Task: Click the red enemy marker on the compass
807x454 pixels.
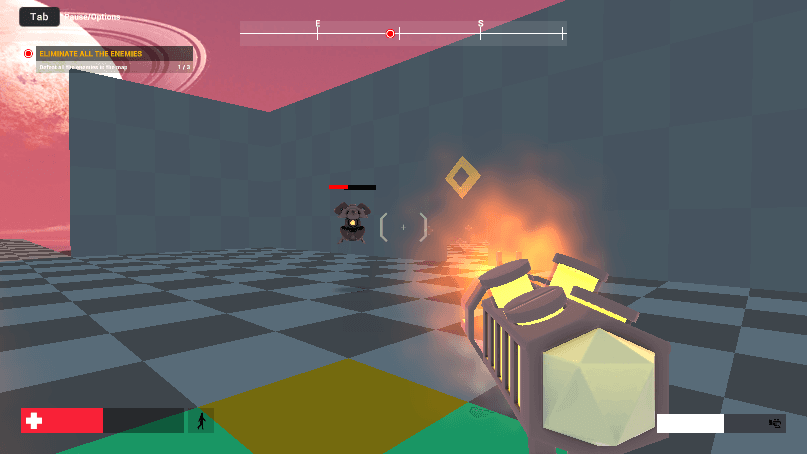Action: [390, 34]
